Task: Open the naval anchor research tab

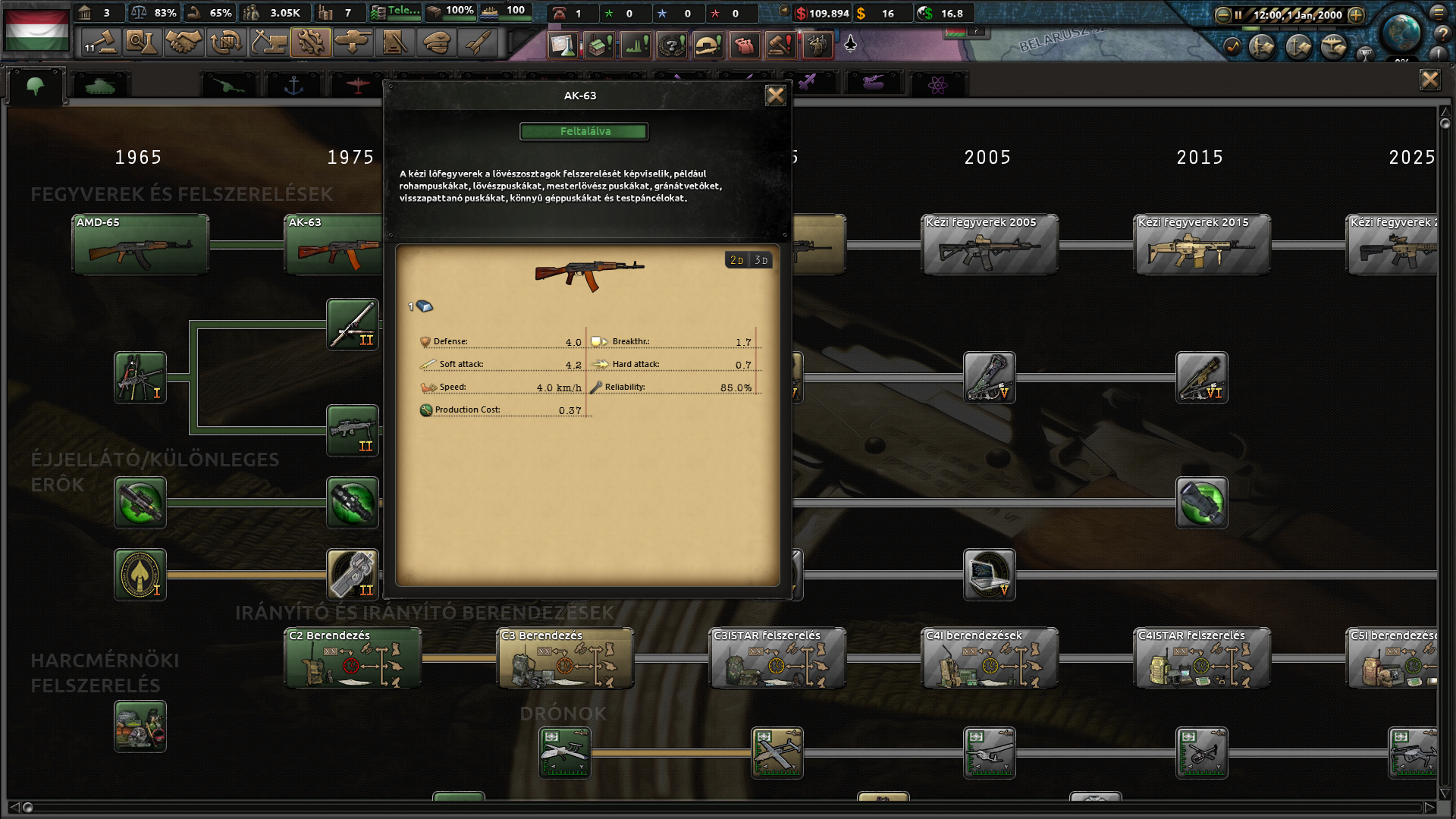Action: pyautogui.click(x=293, y=85)
